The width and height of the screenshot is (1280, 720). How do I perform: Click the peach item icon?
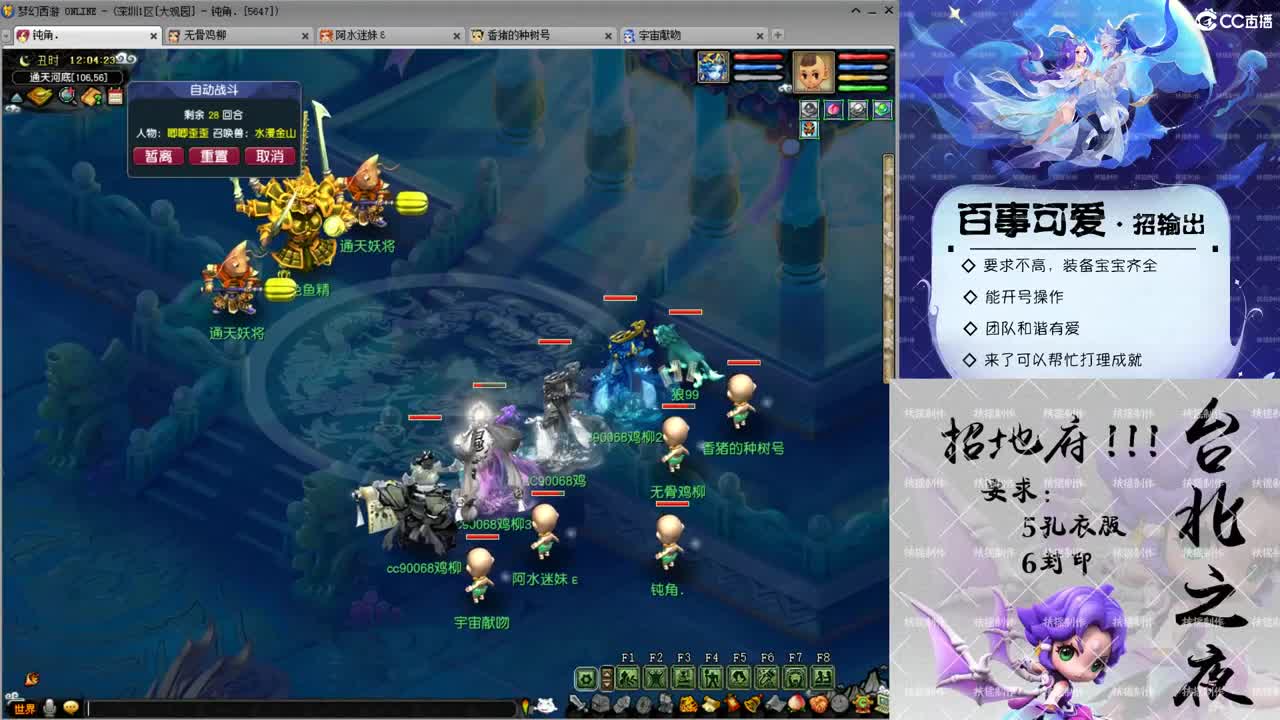click(796, 703)
